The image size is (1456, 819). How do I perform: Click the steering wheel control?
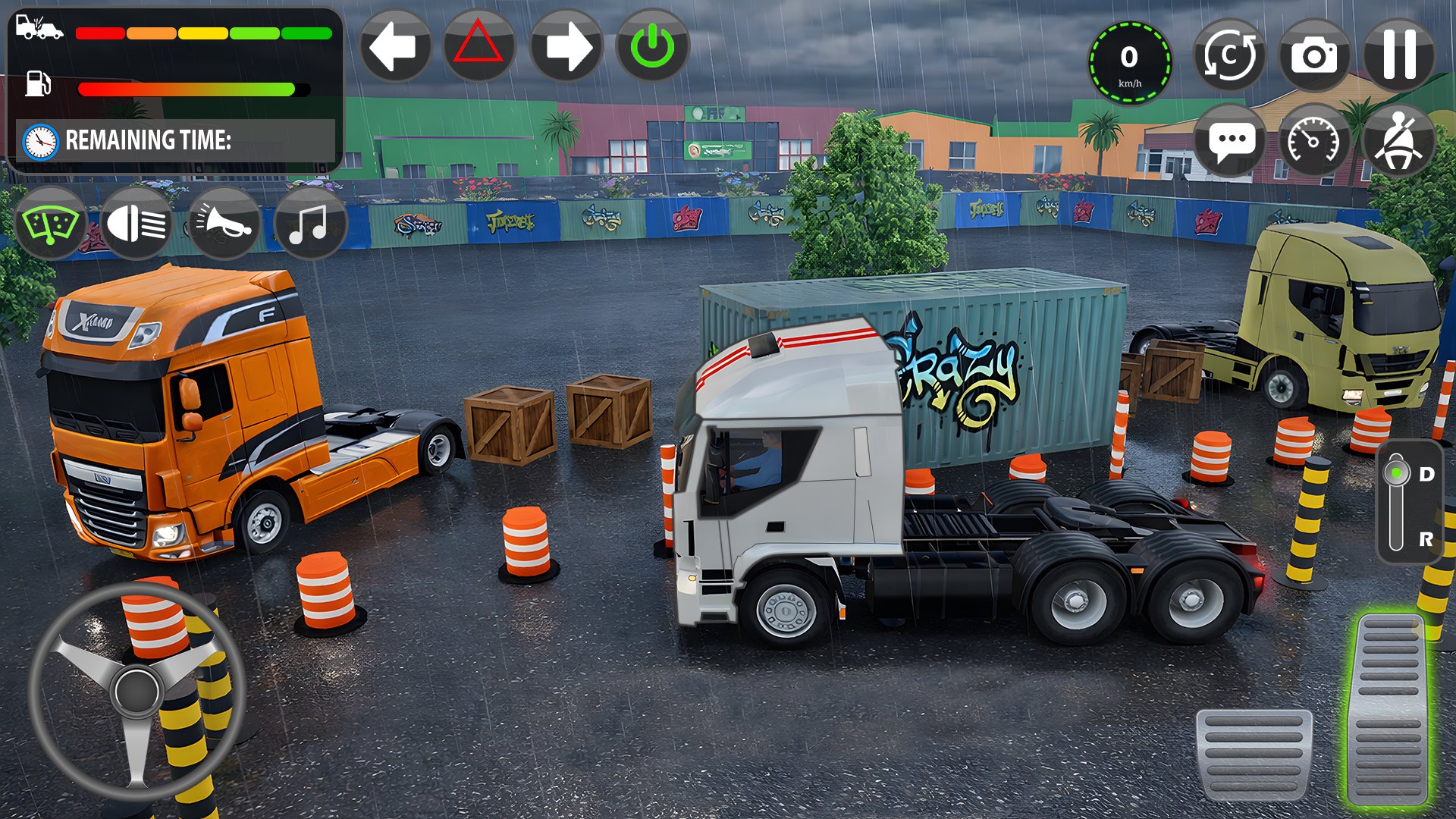[x=136, y=692]
